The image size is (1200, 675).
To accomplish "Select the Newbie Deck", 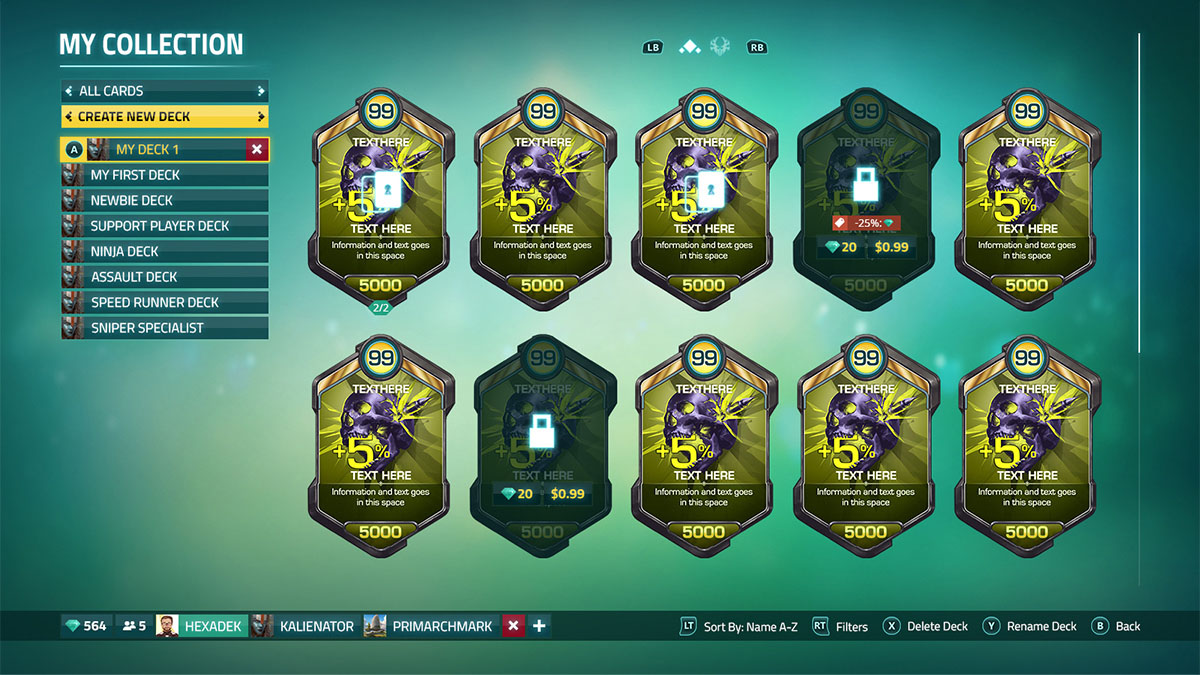I will [165, 200].
